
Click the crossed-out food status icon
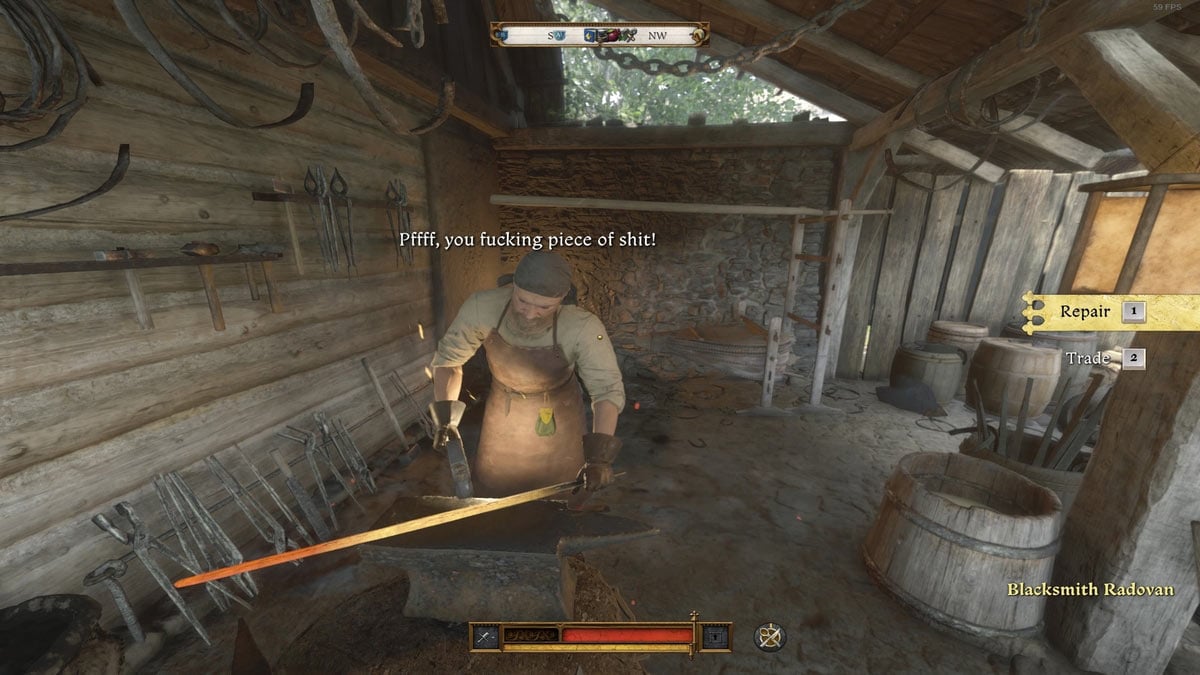(768, 636)
